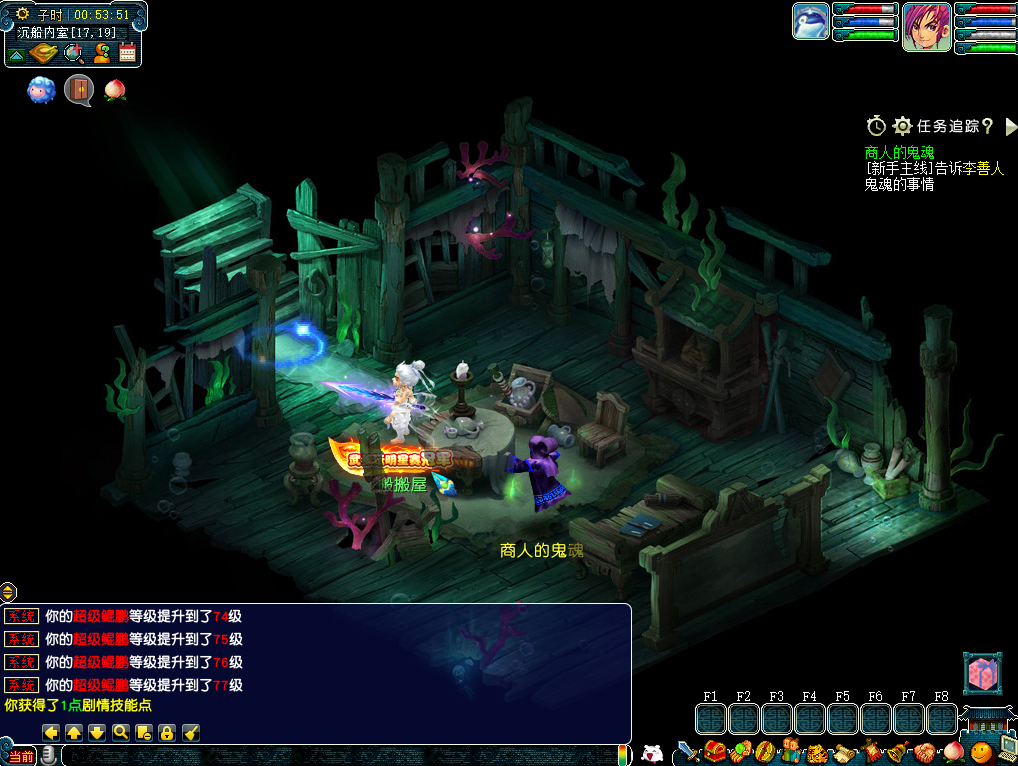1018x766 pixels.
Task: Clear chat with the broom button
Action: 191,732
